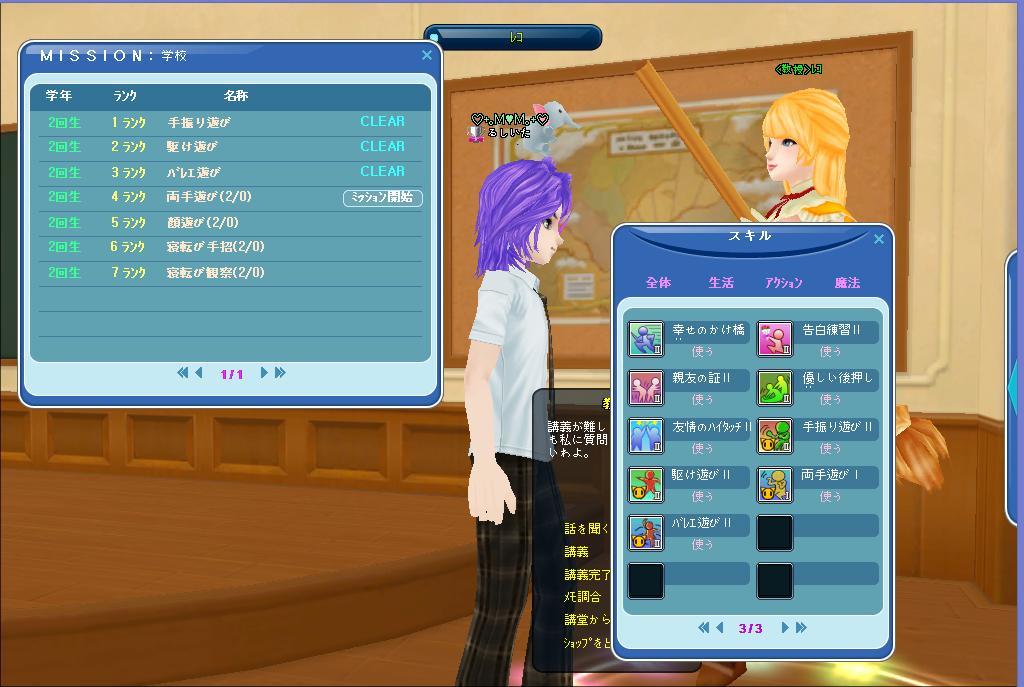Select the 6ランク 寝転び手招 mission row
This screenshot has height=687, width=1024.
click(x=230, y=247)
